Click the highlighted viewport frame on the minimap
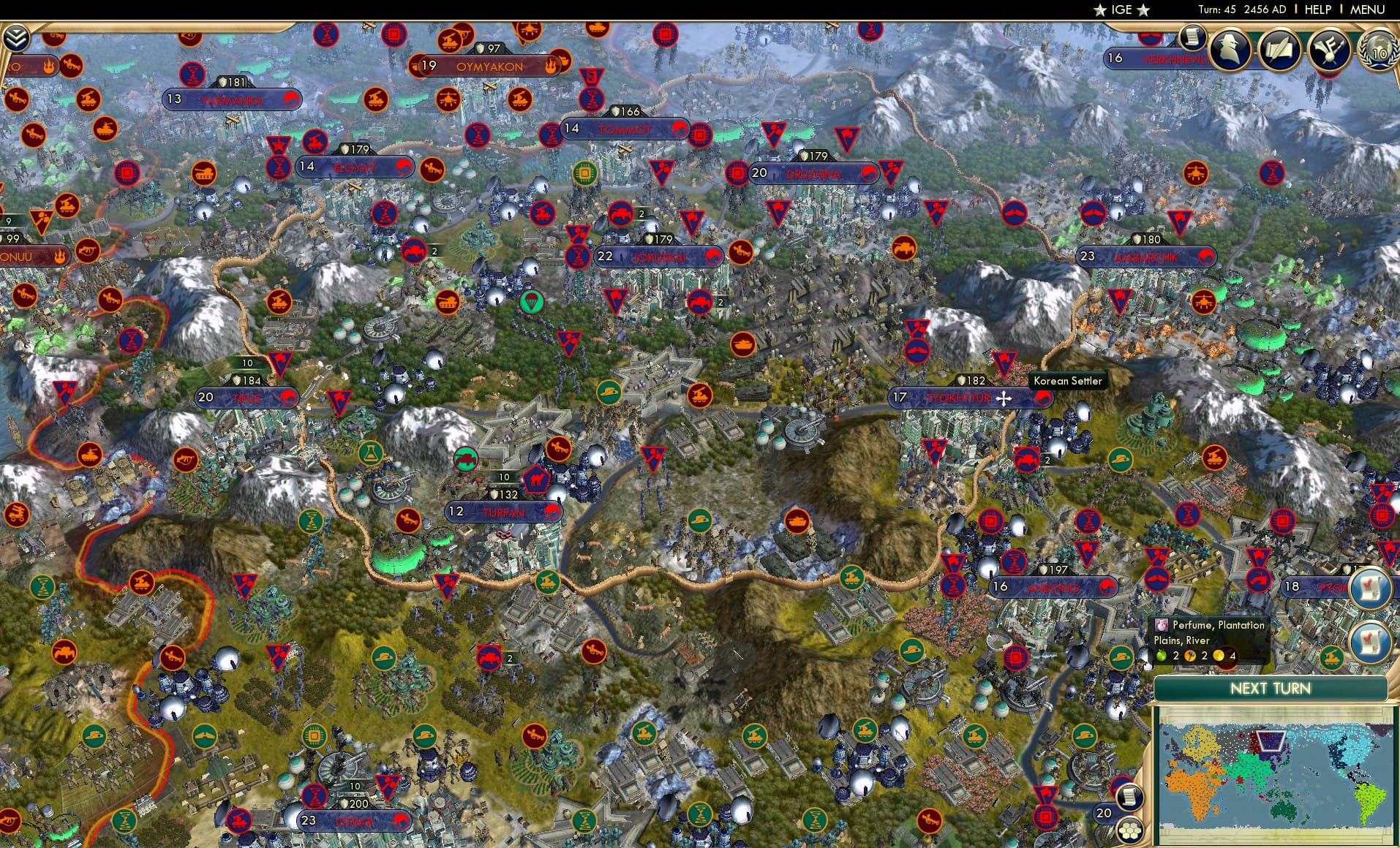1400x848 pixels. [x=1271, y=741]
